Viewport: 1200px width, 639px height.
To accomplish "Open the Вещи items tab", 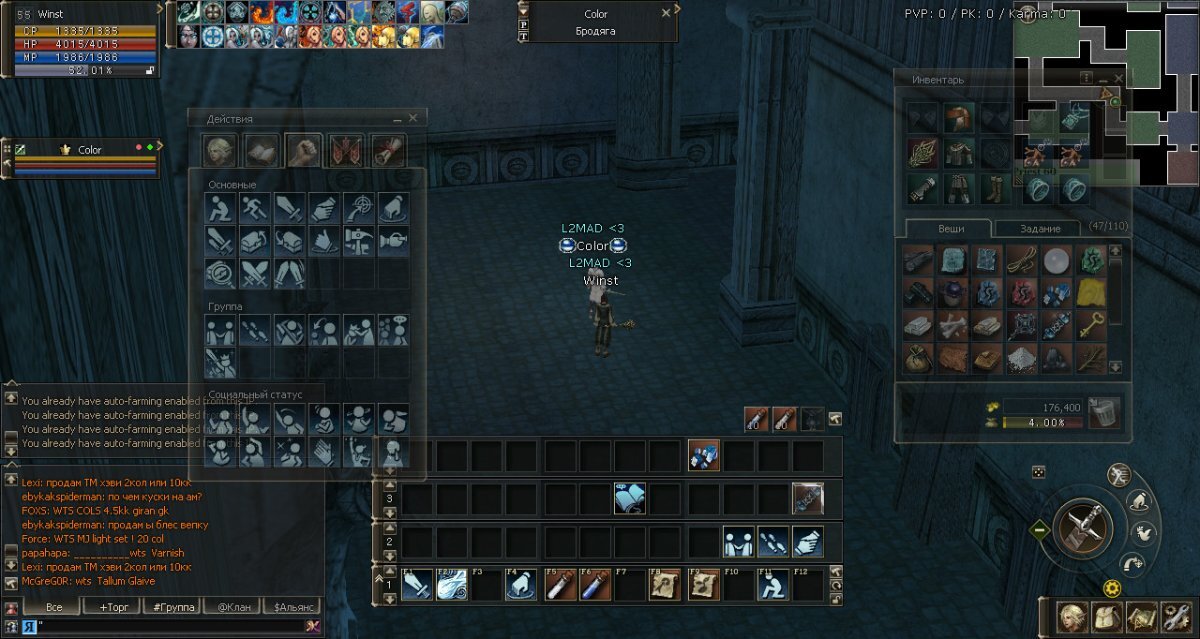I will tap(950, 228).
